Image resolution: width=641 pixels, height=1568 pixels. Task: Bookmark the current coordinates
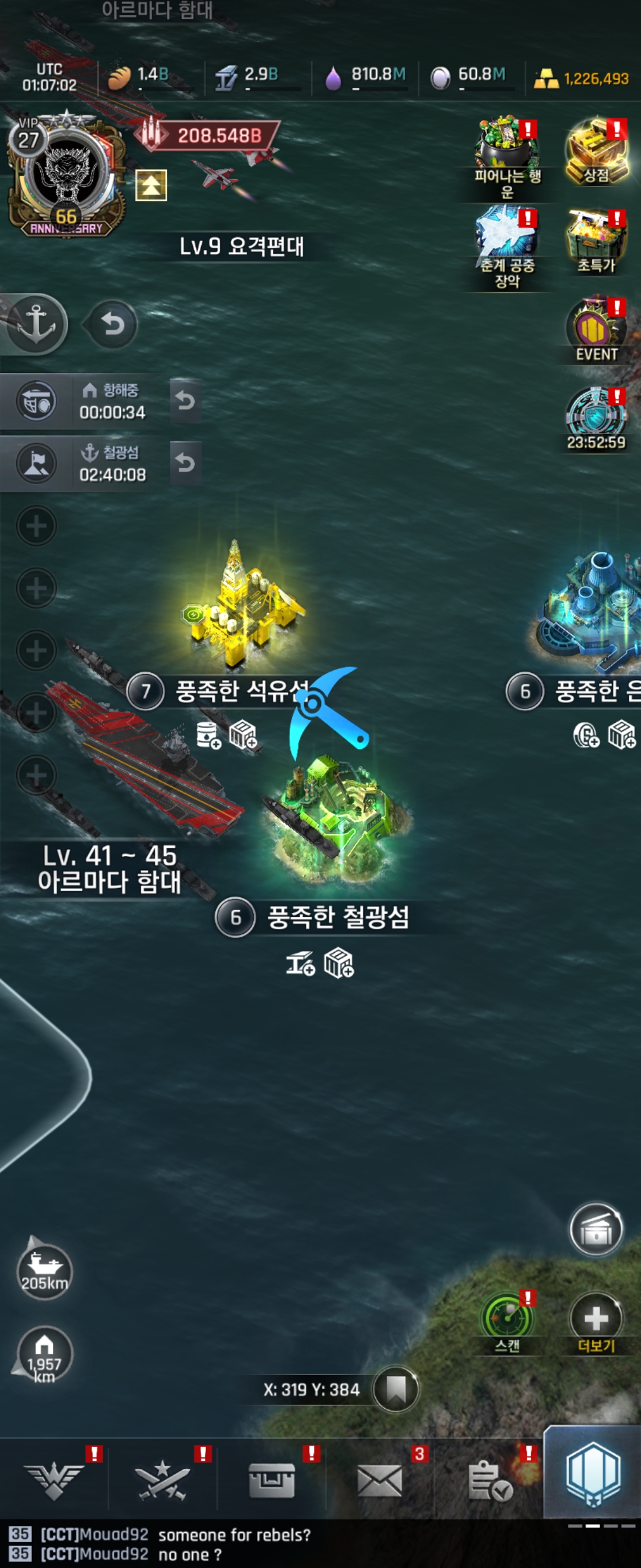pos(396,1389)
